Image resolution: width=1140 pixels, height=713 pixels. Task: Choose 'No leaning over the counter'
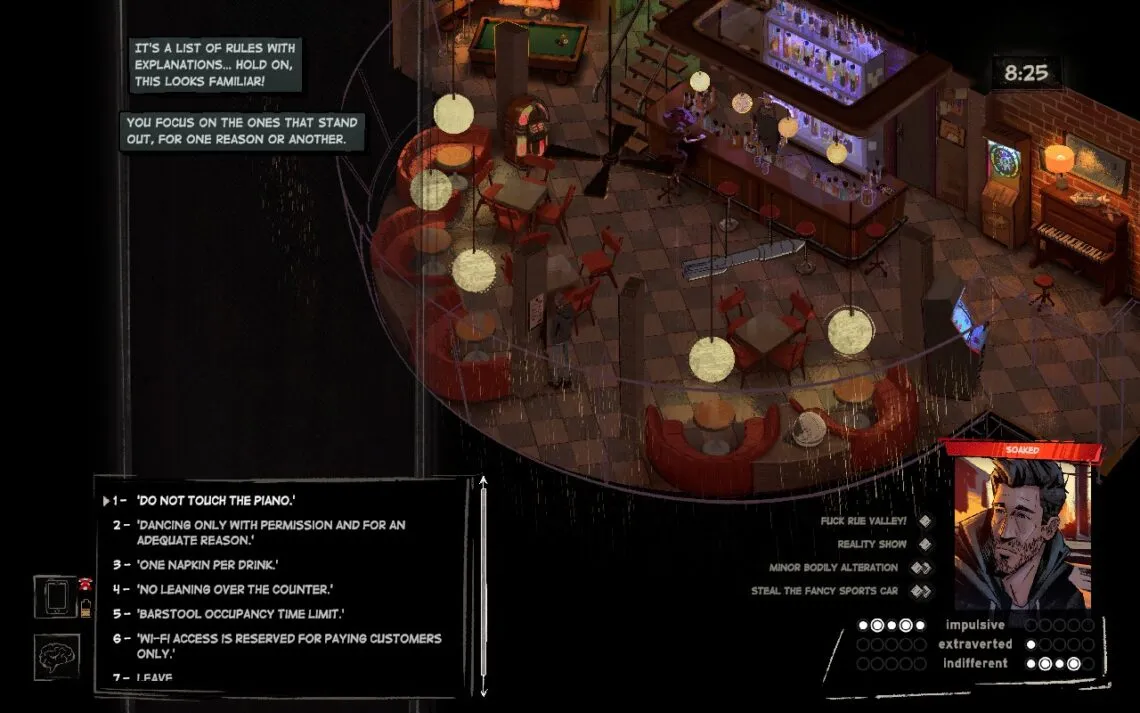234,590
